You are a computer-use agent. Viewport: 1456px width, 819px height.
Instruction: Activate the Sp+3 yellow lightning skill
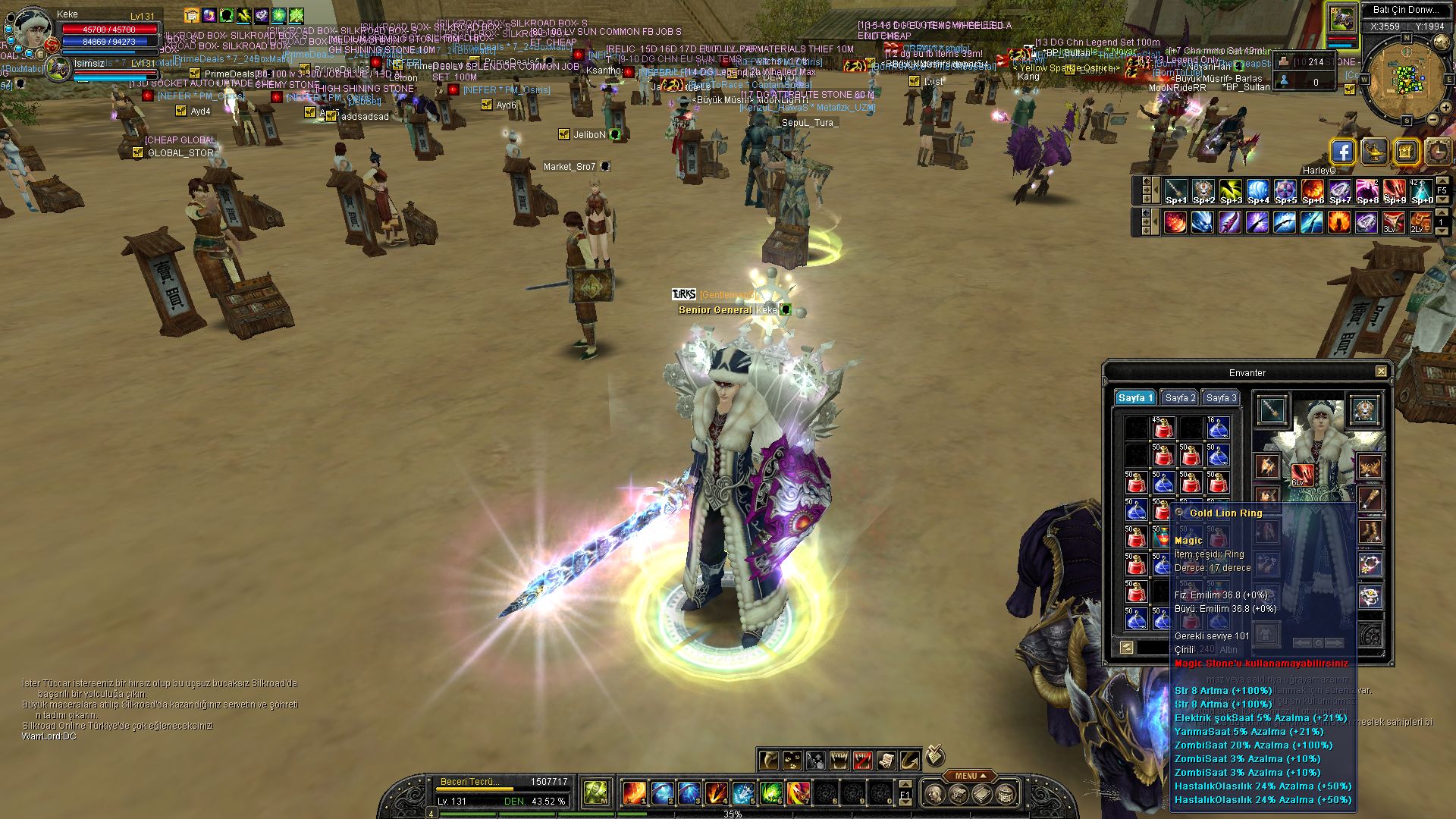coord(1230,190)
